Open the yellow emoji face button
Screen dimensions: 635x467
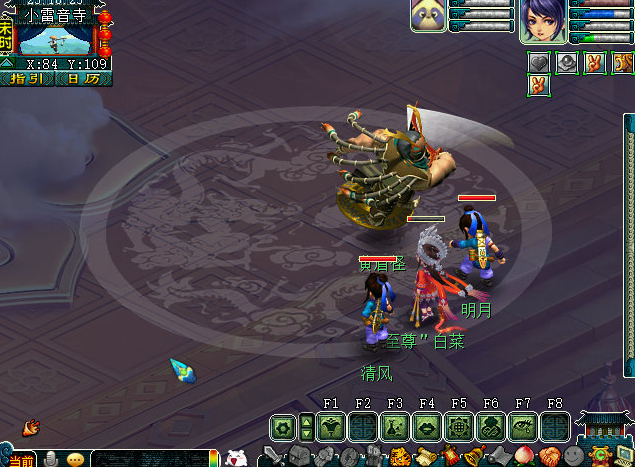pos(76,459)
